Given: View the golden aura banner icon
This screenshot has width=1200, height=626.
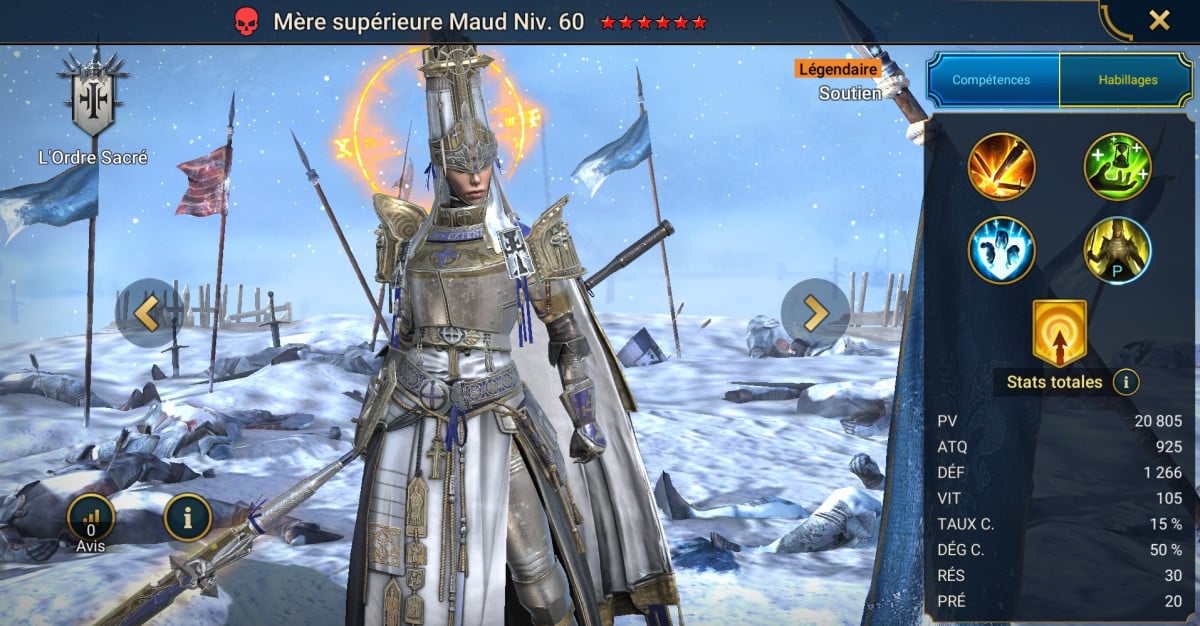Looking at the screenshot, I should 1060,332.
